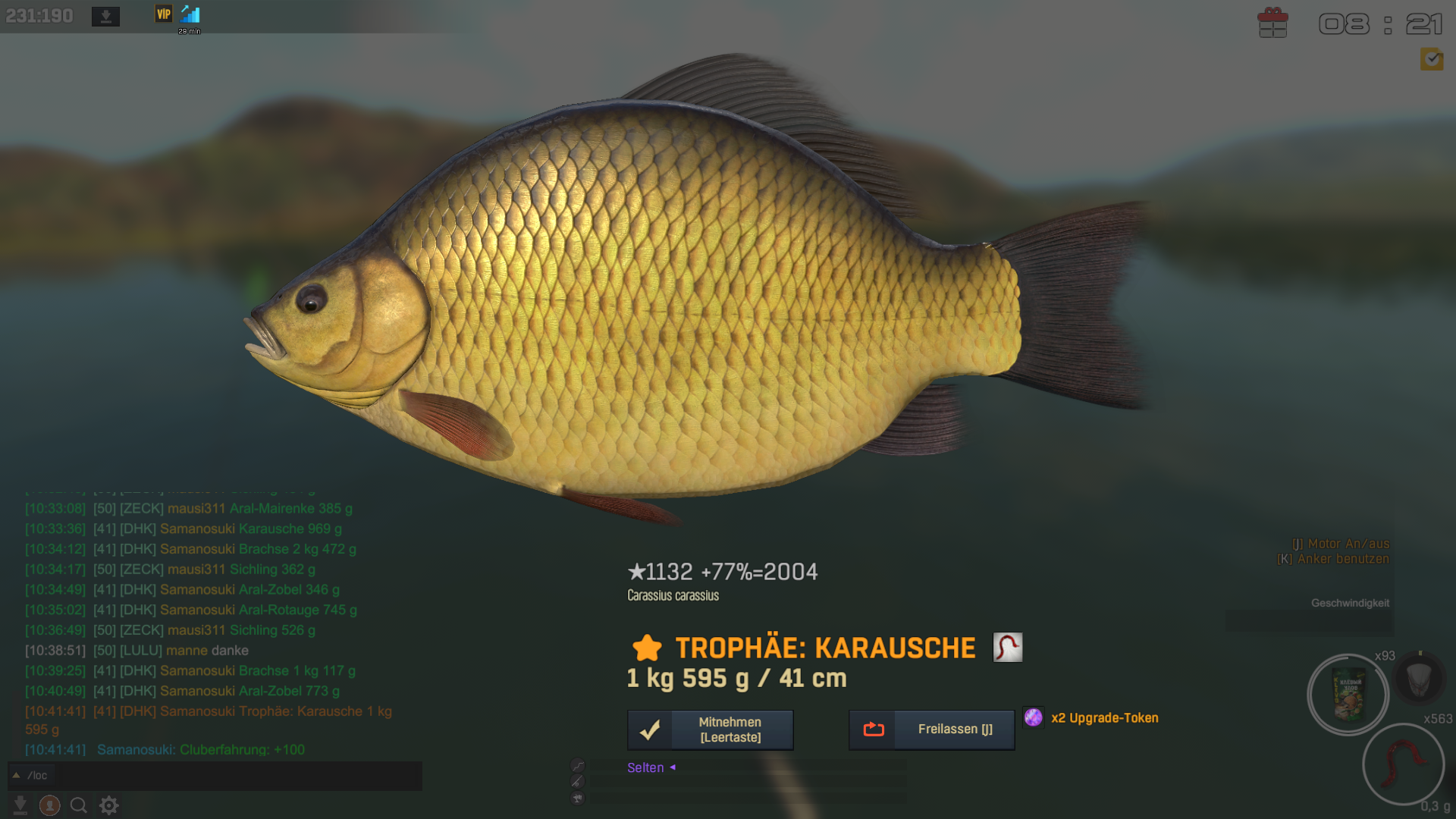Select the groundbait bag slot
The width and height of the screenshot is (1456, 819).
pos(1348,695)
